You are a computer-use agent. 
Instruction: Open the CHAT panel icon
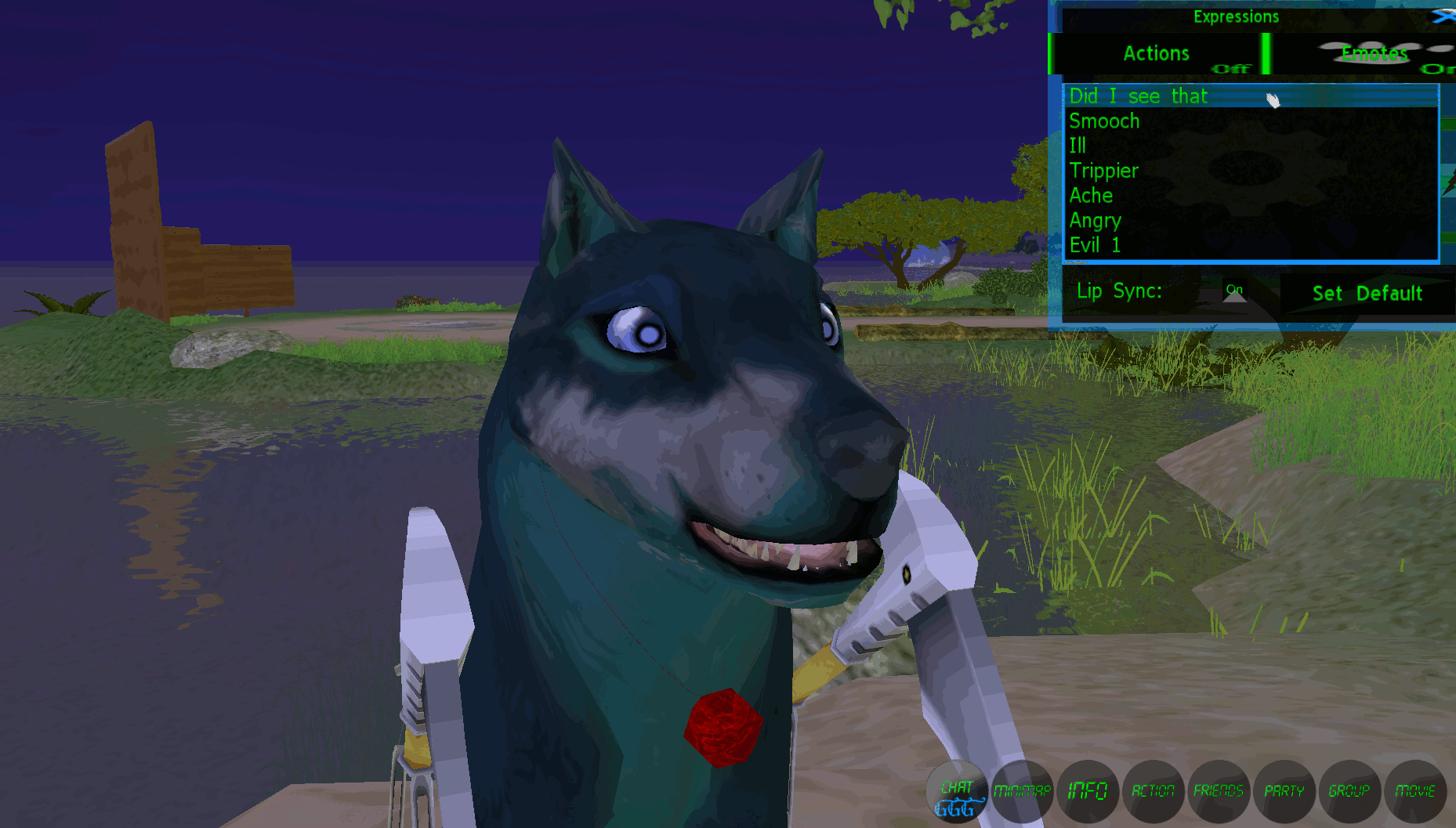957,792
